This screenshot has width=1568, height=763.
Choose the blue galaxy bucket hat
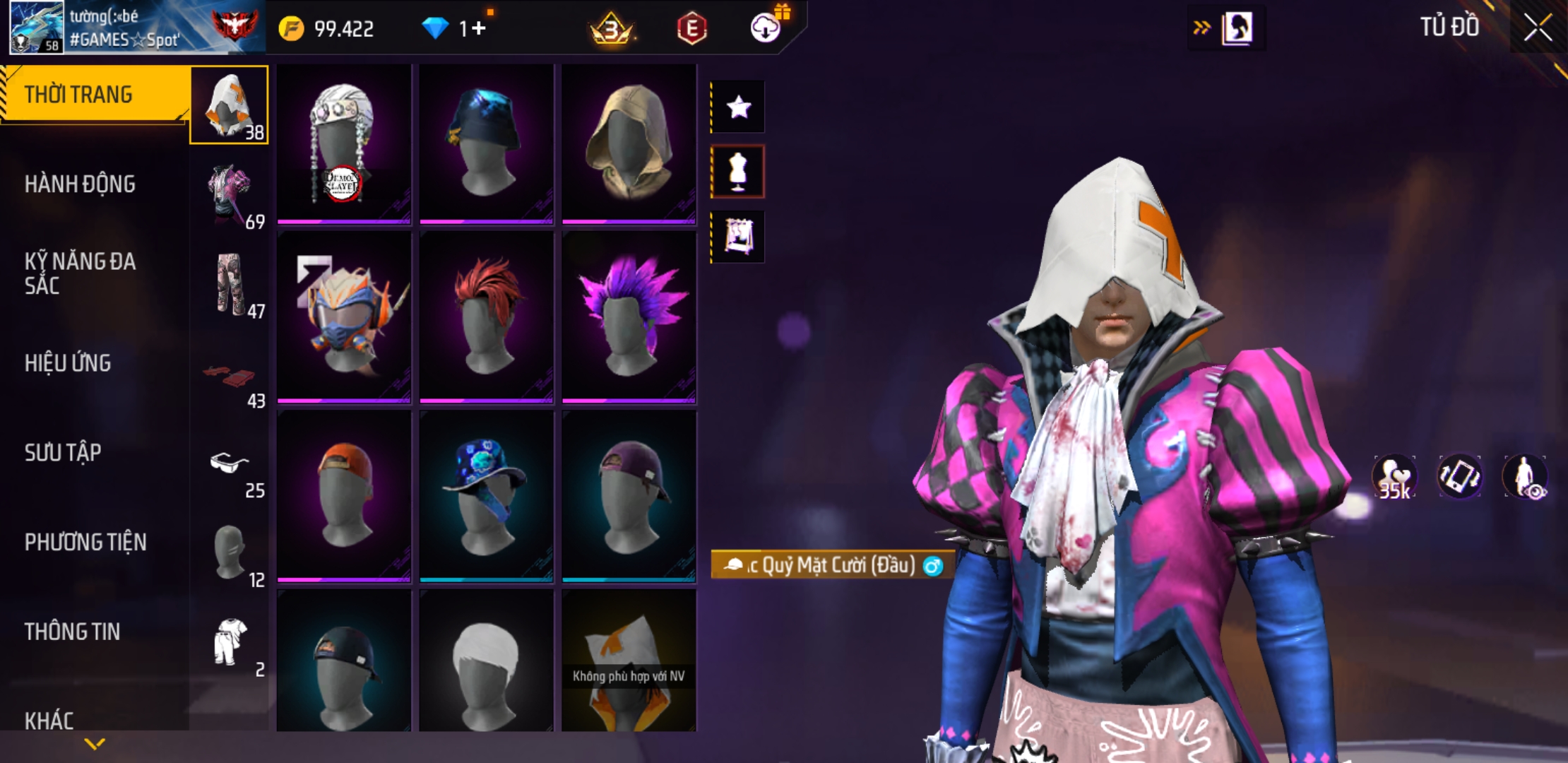pyautogui.click(x=487, y=496)
